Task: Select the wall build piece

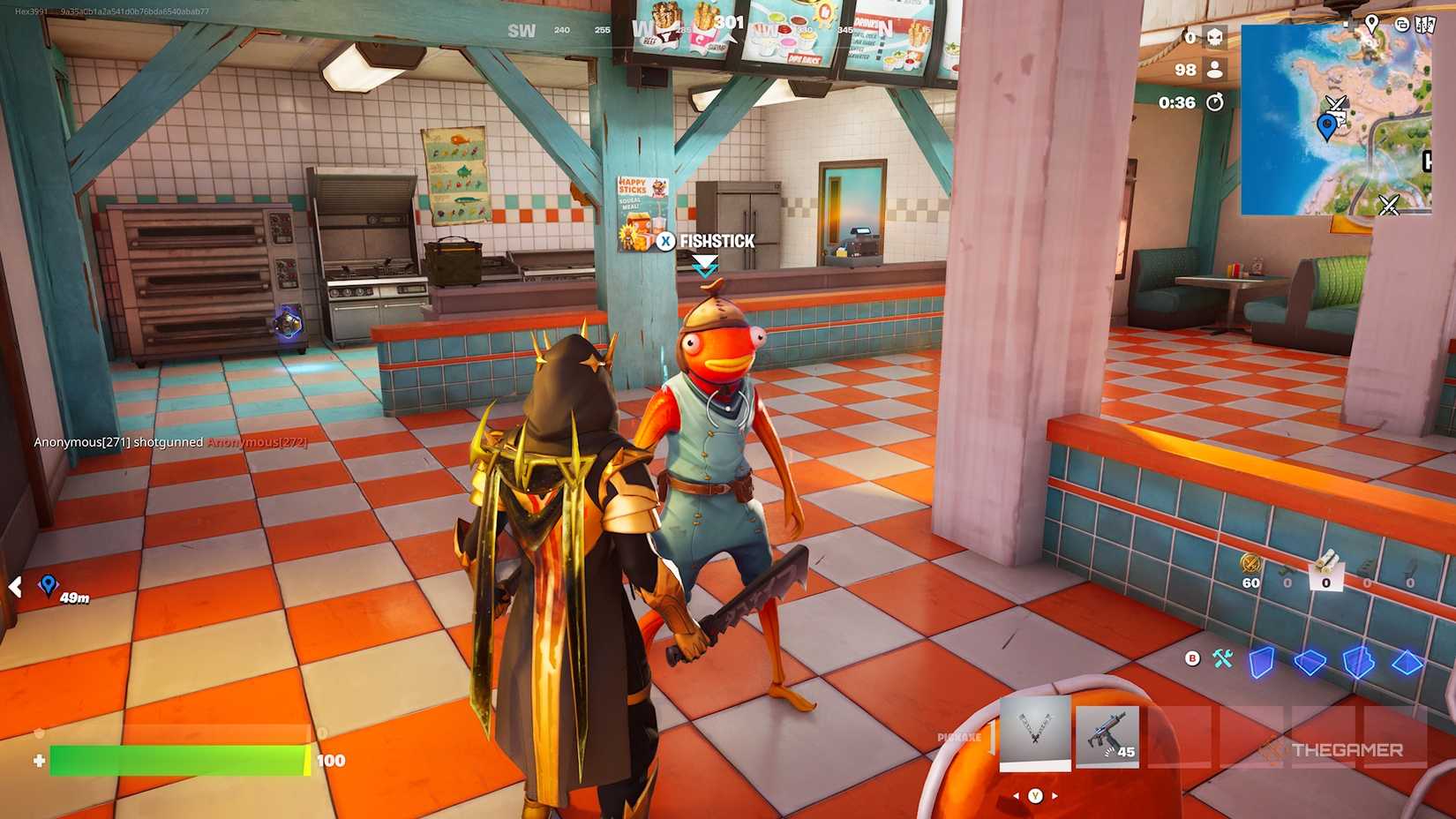Action: click(1261, 661)
